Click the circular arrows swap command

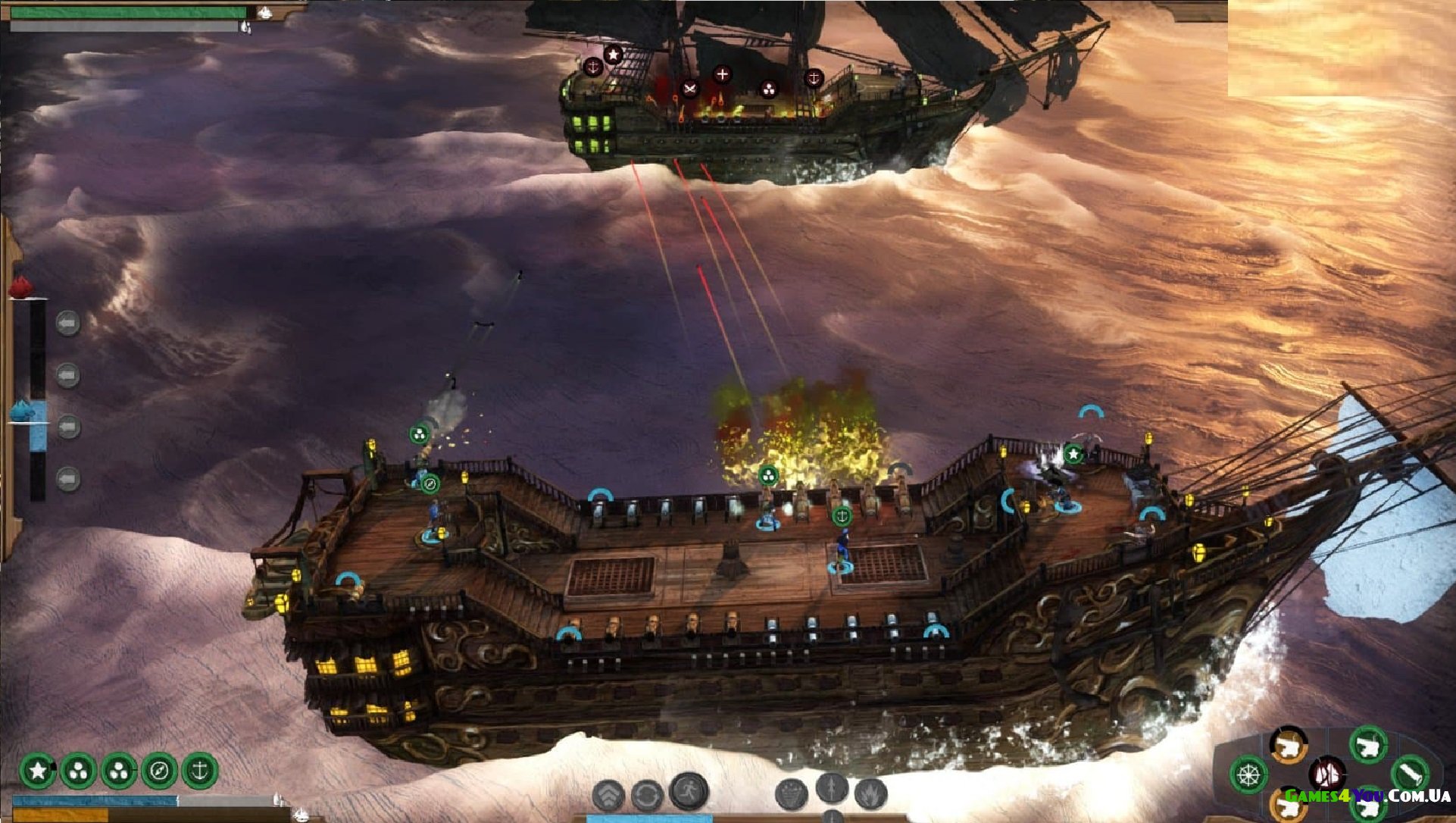(x=647, y=796)
